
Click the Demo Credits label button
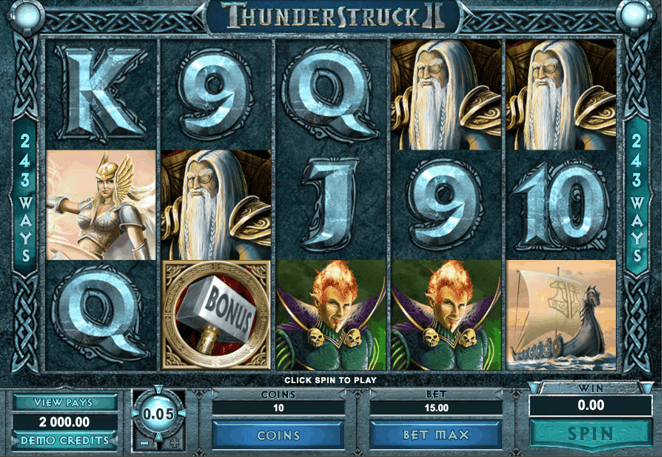click(x=64, y=440)
